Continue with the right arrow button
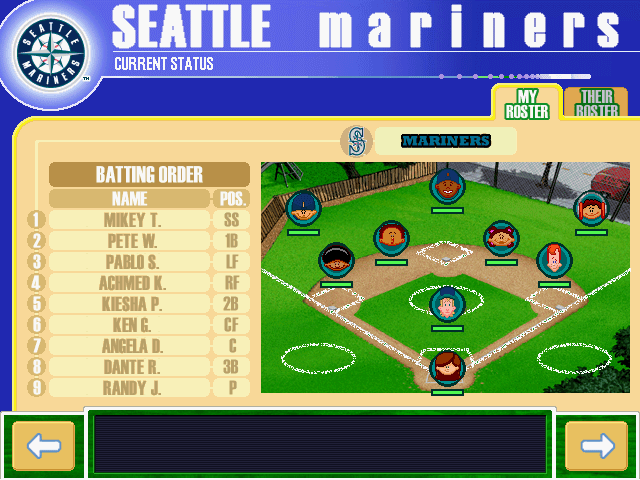The image size is (640, 480). click(596, 446)
